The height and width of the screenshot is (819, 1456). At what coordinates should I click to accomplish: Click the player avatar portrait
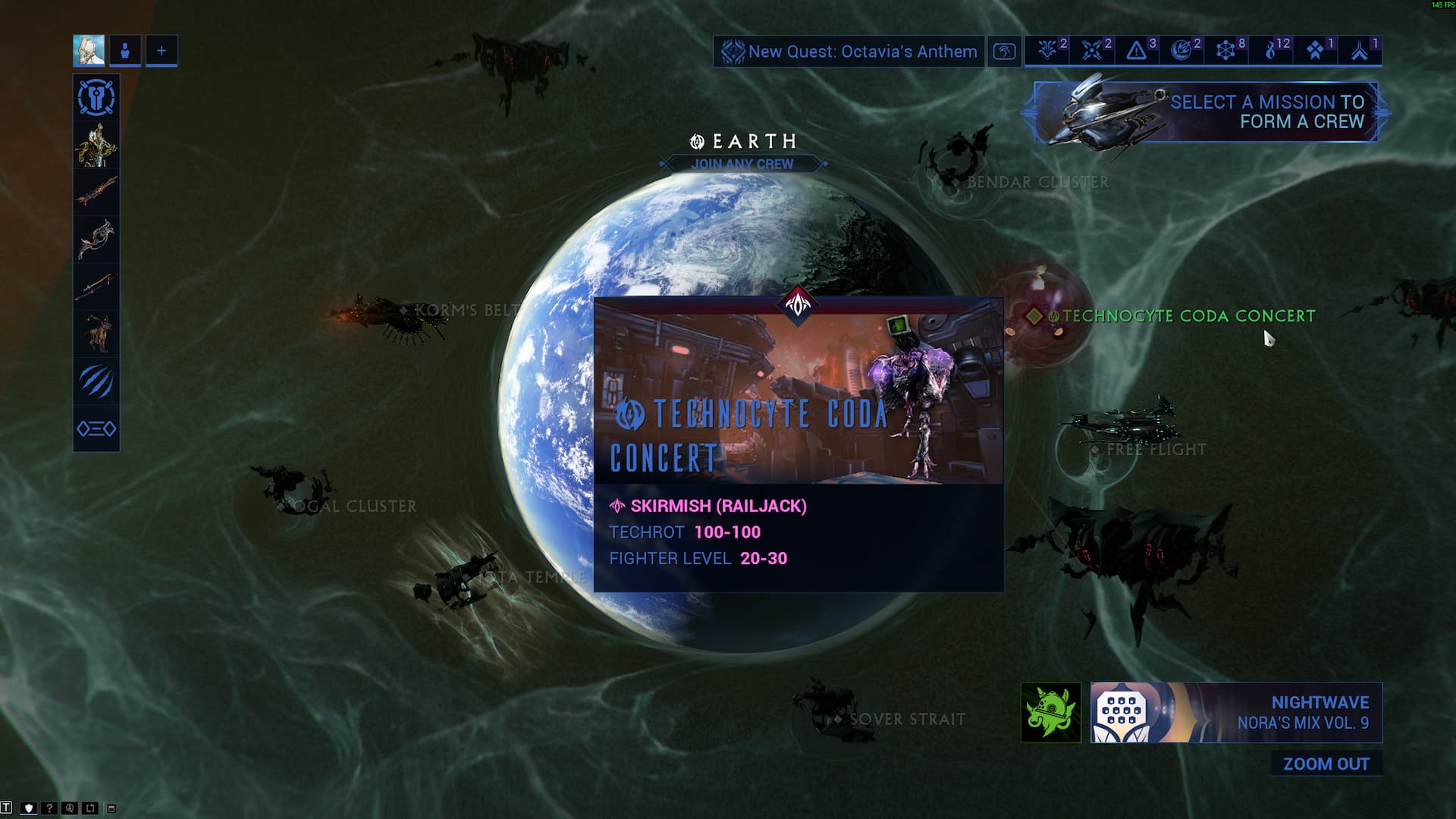click(x=89, y=51)
